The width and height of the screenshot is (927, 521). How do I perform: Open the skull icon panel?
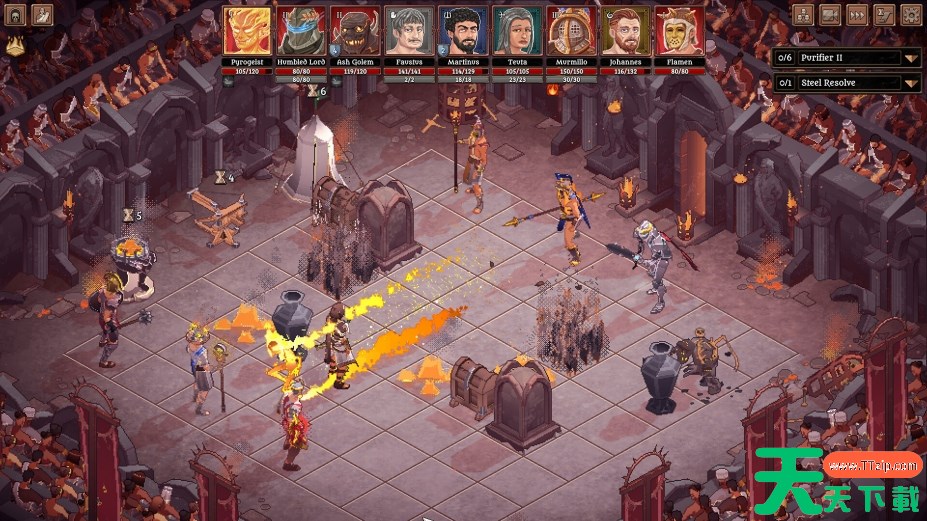pyautogui.click(x=15, y=14)
